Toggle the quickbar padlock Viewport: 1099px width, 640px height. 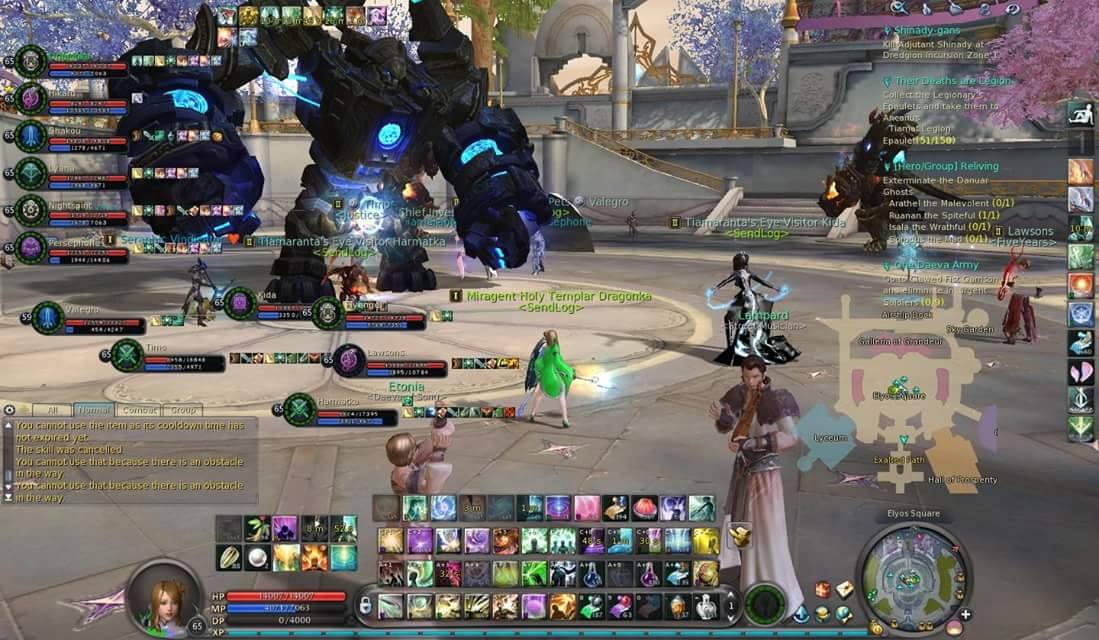pos(365,605)
